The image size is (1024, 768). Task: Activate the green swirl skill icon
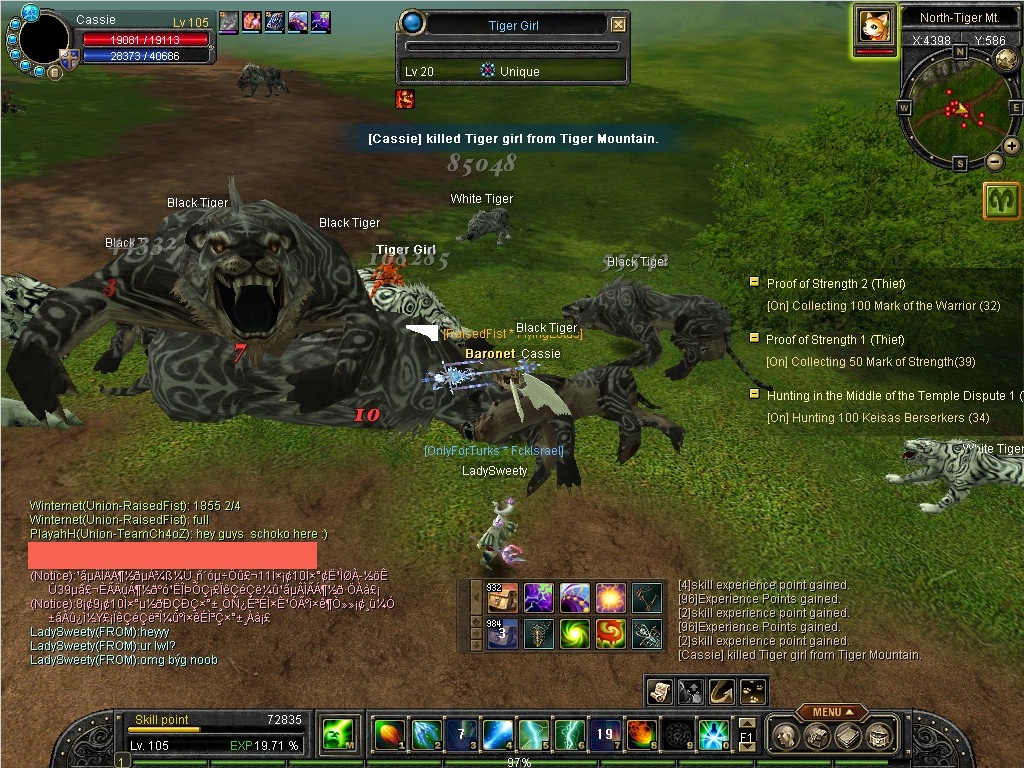click(574, 633)
